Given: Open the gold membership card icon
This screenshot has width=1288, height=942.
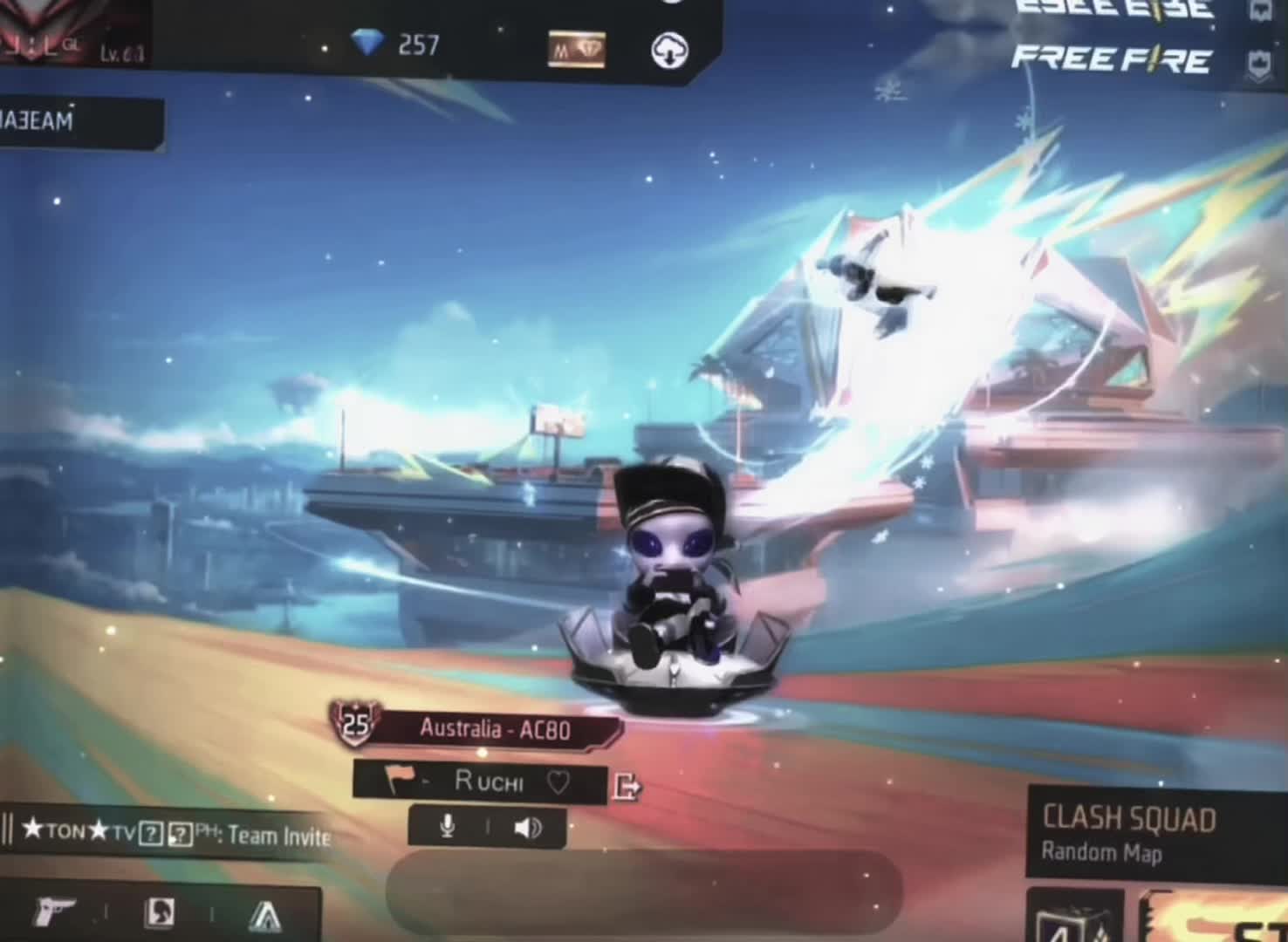Looking at the screenshot, I should click(x=576, y=50).
